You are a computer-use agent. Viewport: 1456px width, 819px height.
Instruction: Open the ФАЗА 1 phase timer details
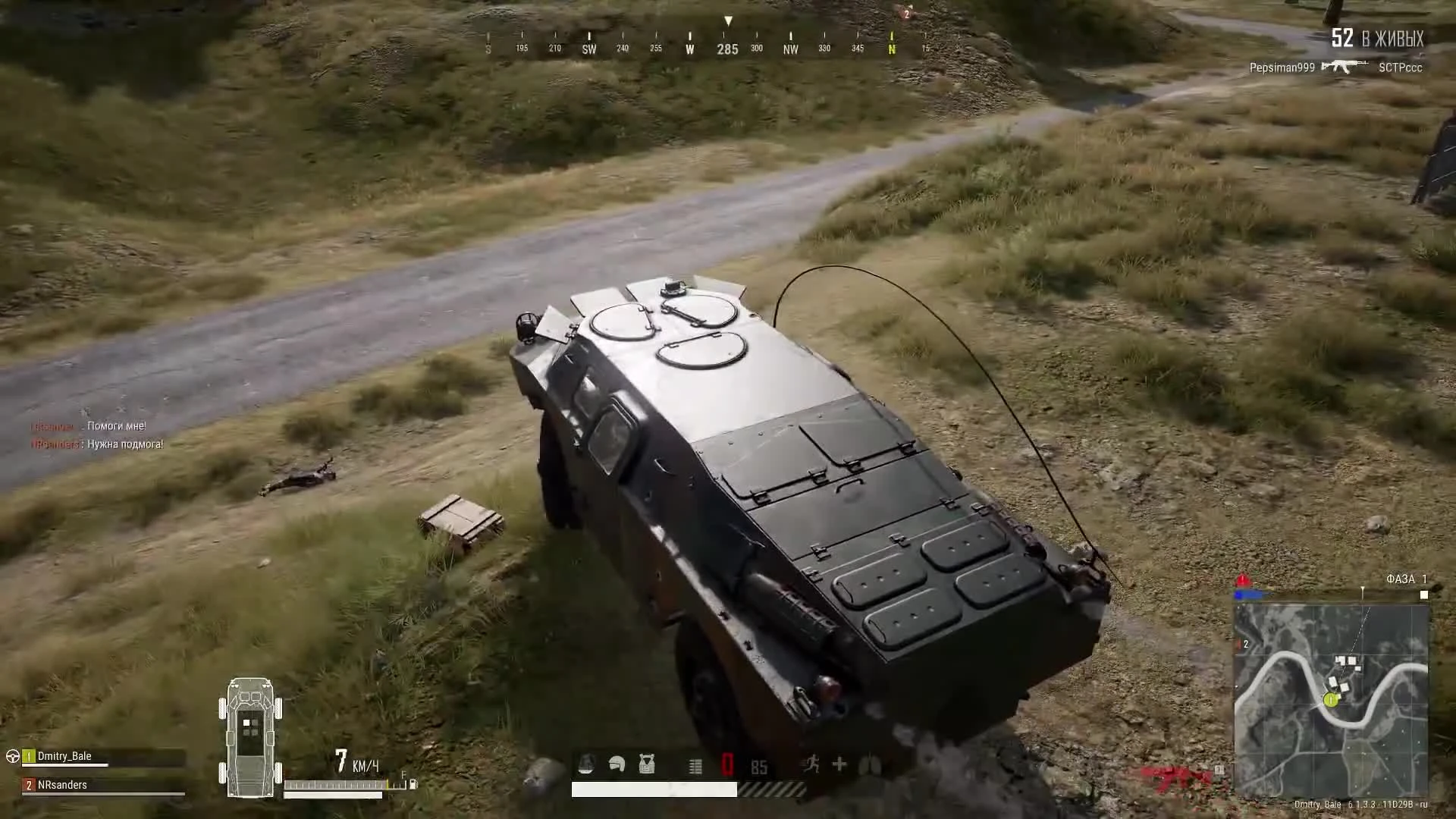point(1407,579)
